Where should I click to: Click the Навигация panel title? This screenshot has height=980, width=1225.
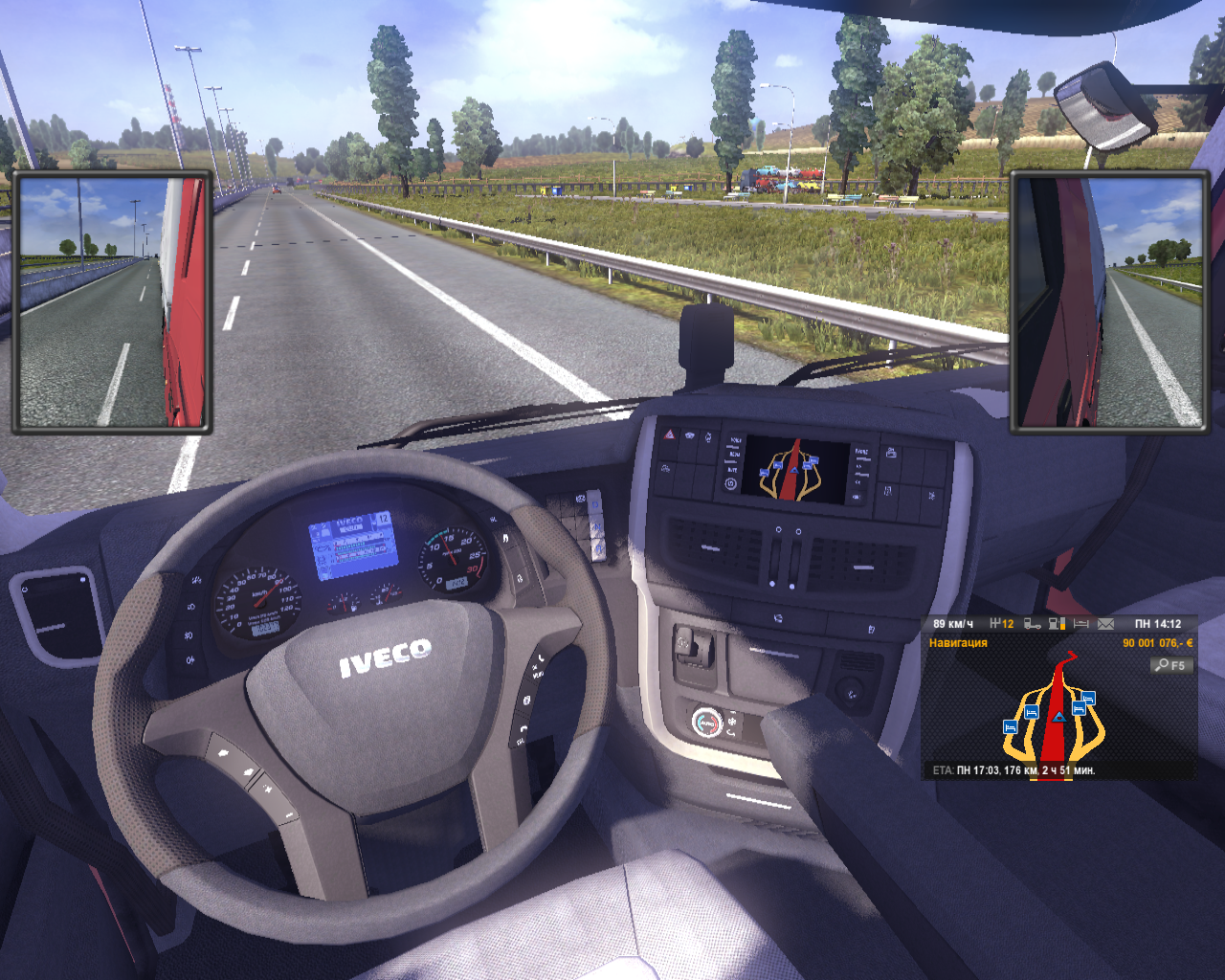pyautogui.click(x=958, y=643)
